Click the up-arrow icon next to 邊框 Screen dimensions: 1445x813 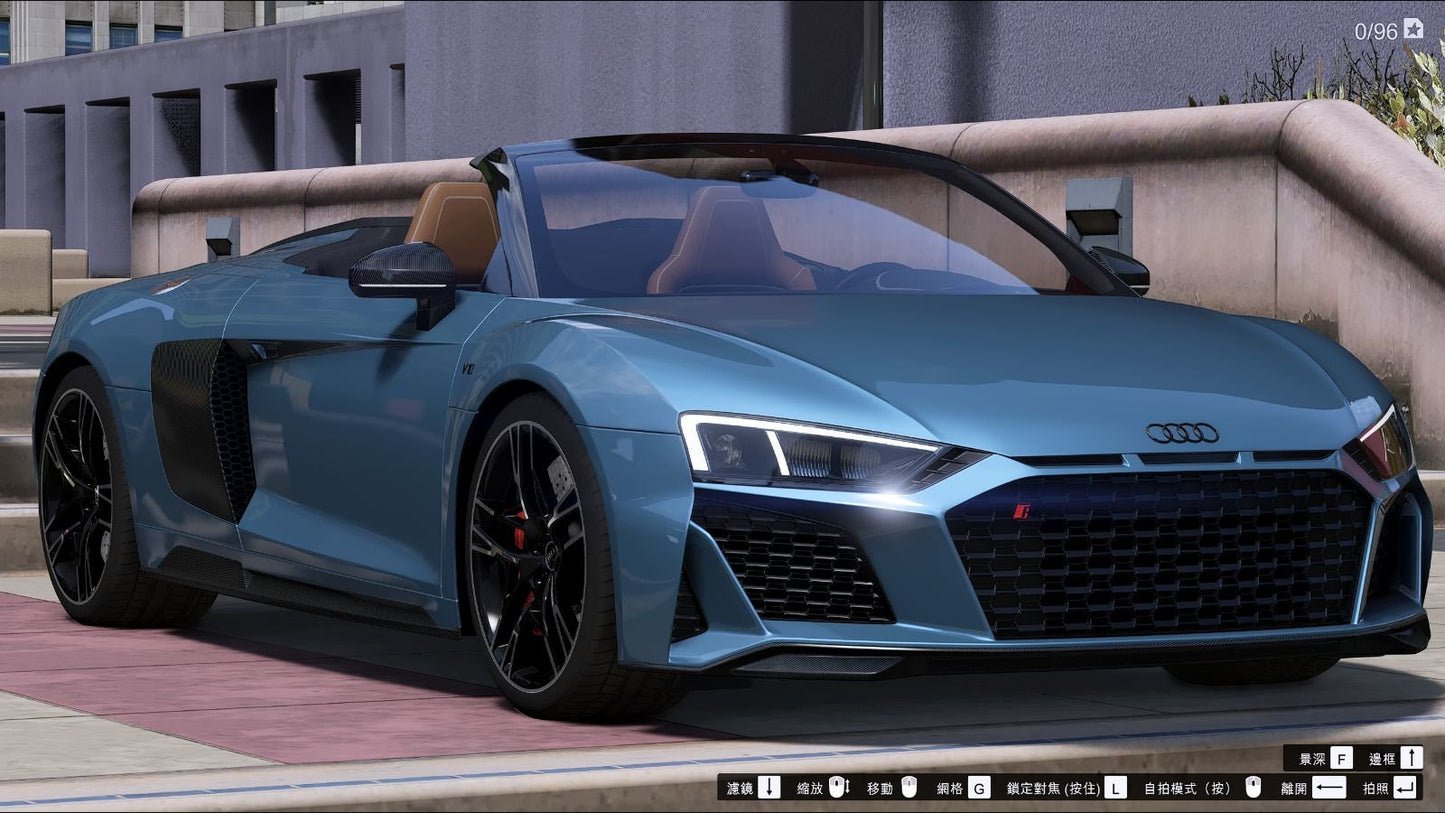pos(1412,757)
